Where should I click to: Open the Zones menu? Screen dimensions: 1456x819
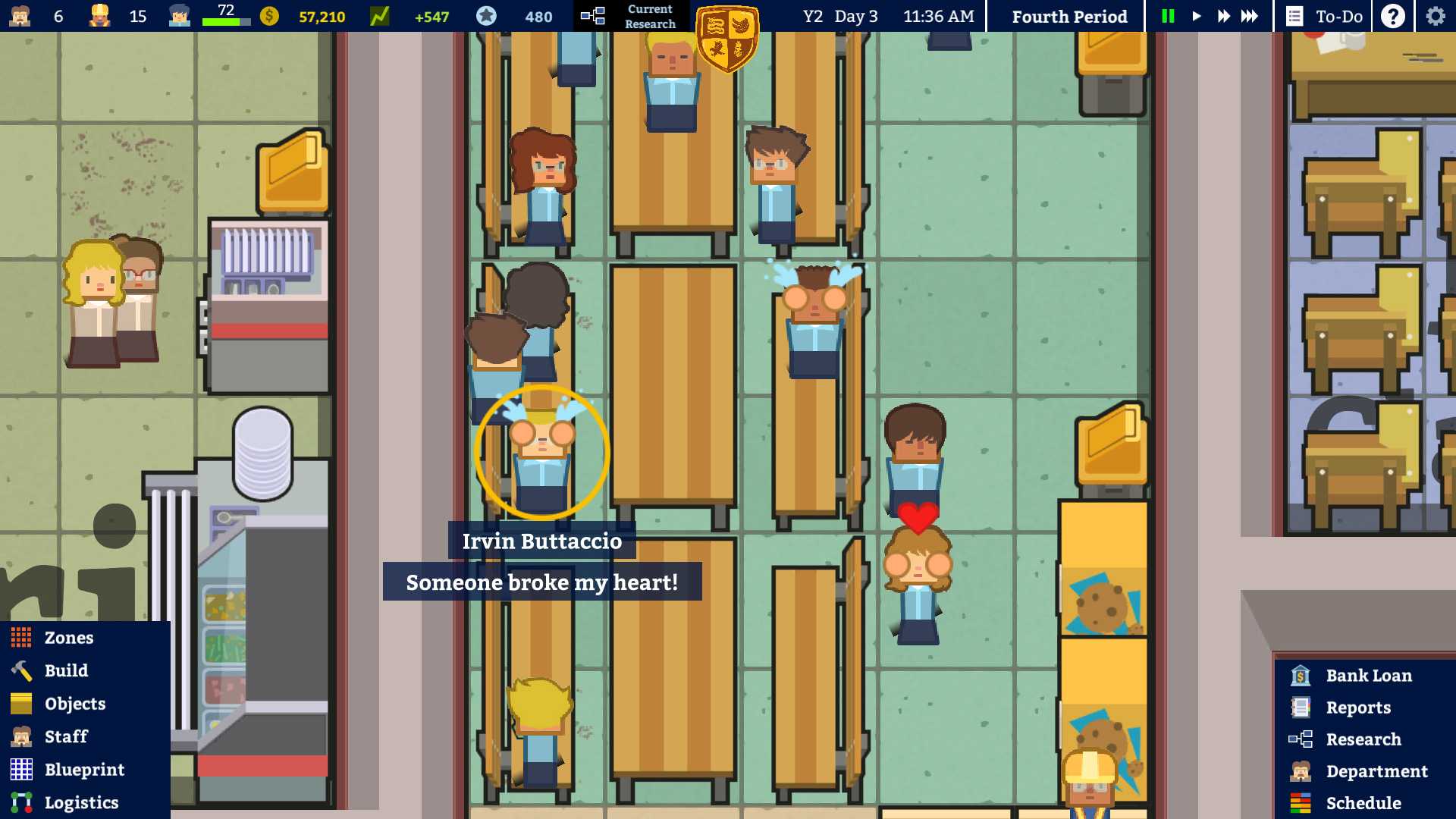pyautogui.click(x=68, y=637)
